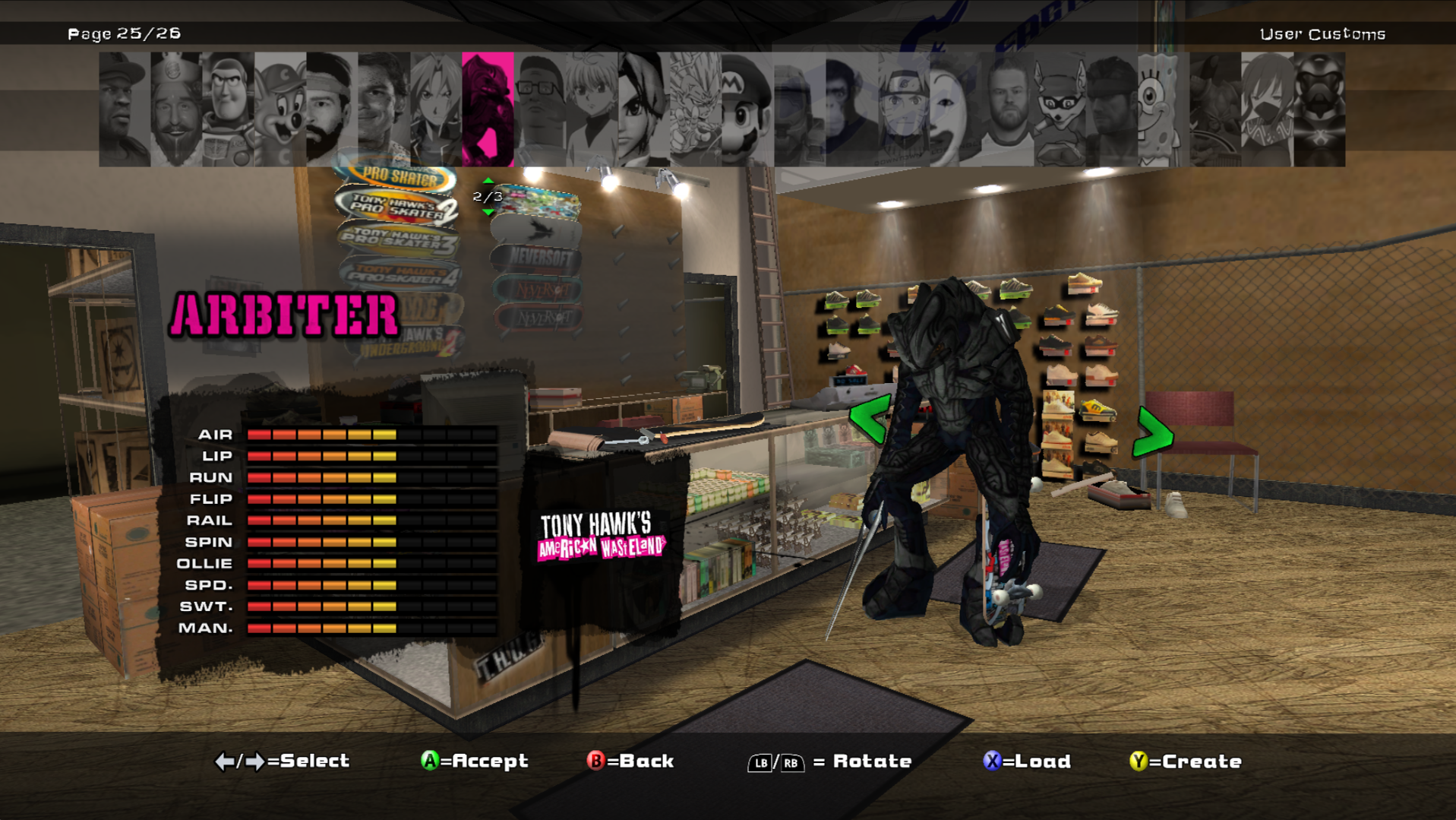Click the green up arrow above 2/3
Viewport: 1456px width, 820px height.
488,181
